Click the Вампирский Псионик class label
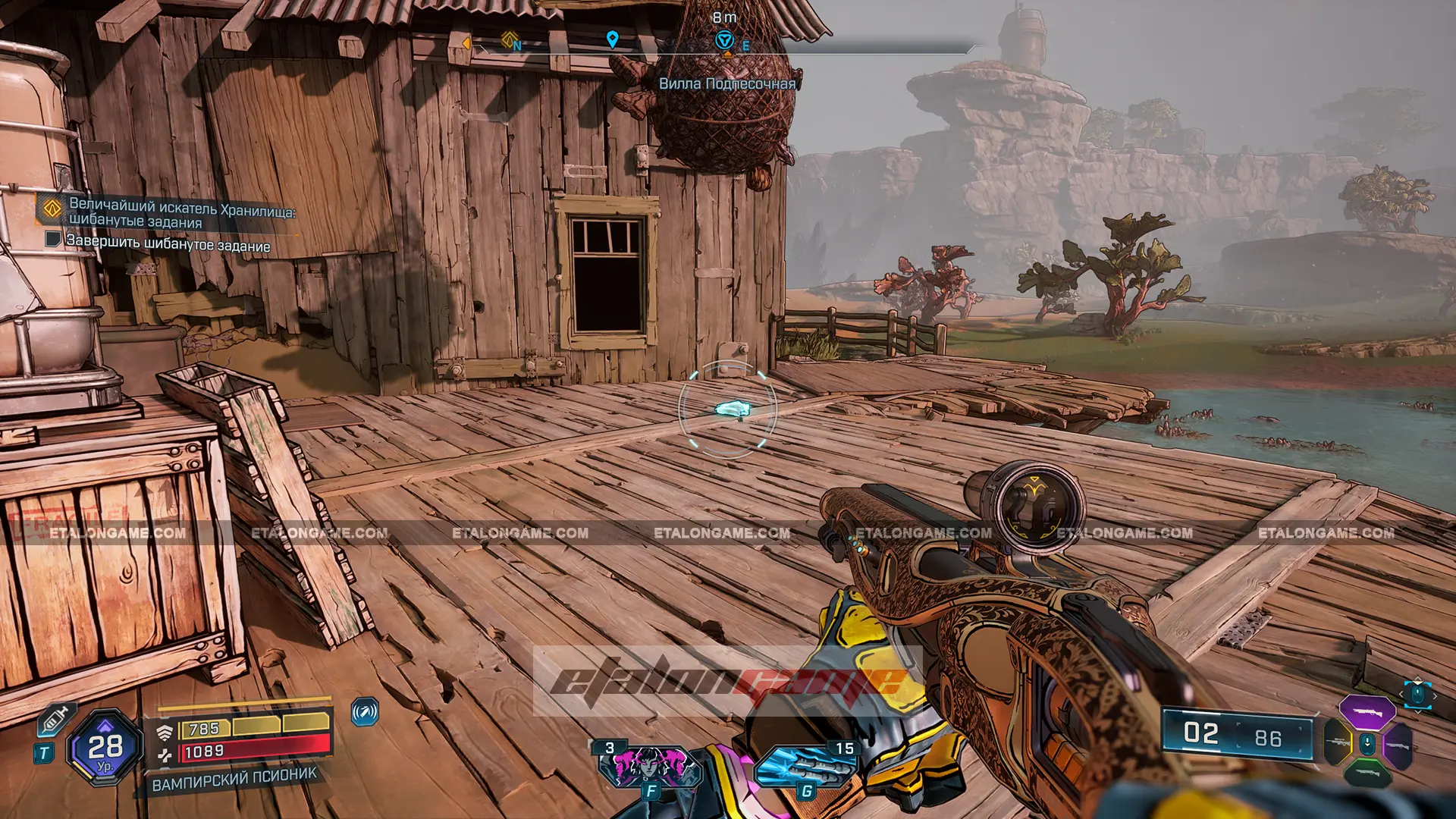 (x=234, y=779)
